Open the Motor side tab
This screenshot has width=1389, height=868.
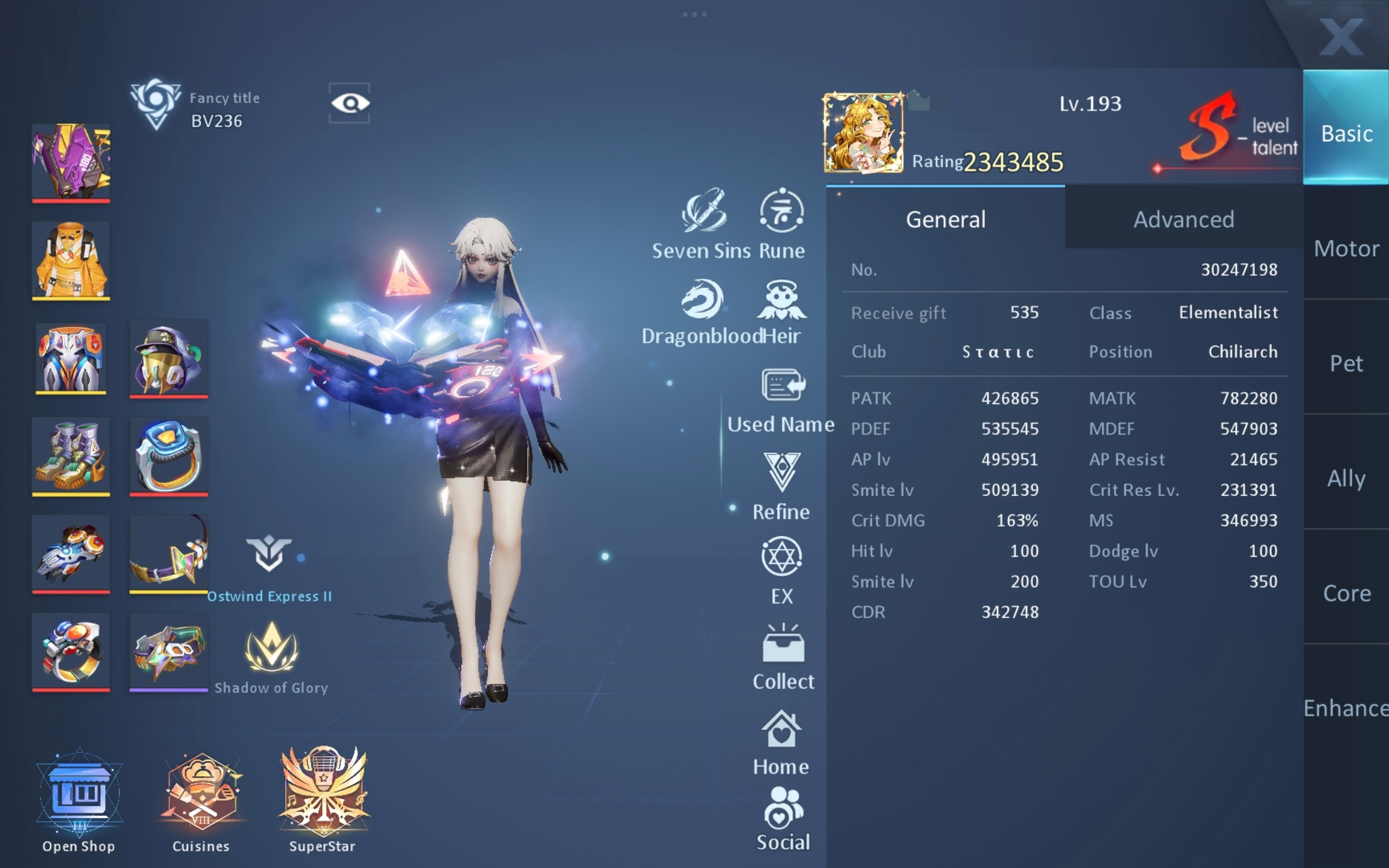(1346, 248)
